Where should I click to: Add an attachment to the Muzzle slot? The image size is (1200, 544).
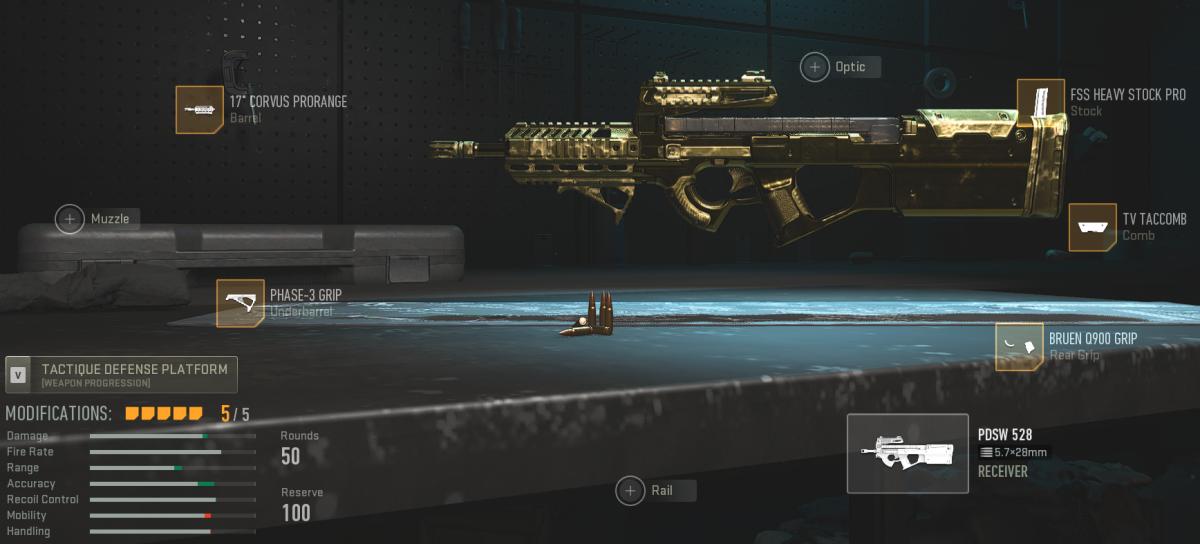[70, 218]
